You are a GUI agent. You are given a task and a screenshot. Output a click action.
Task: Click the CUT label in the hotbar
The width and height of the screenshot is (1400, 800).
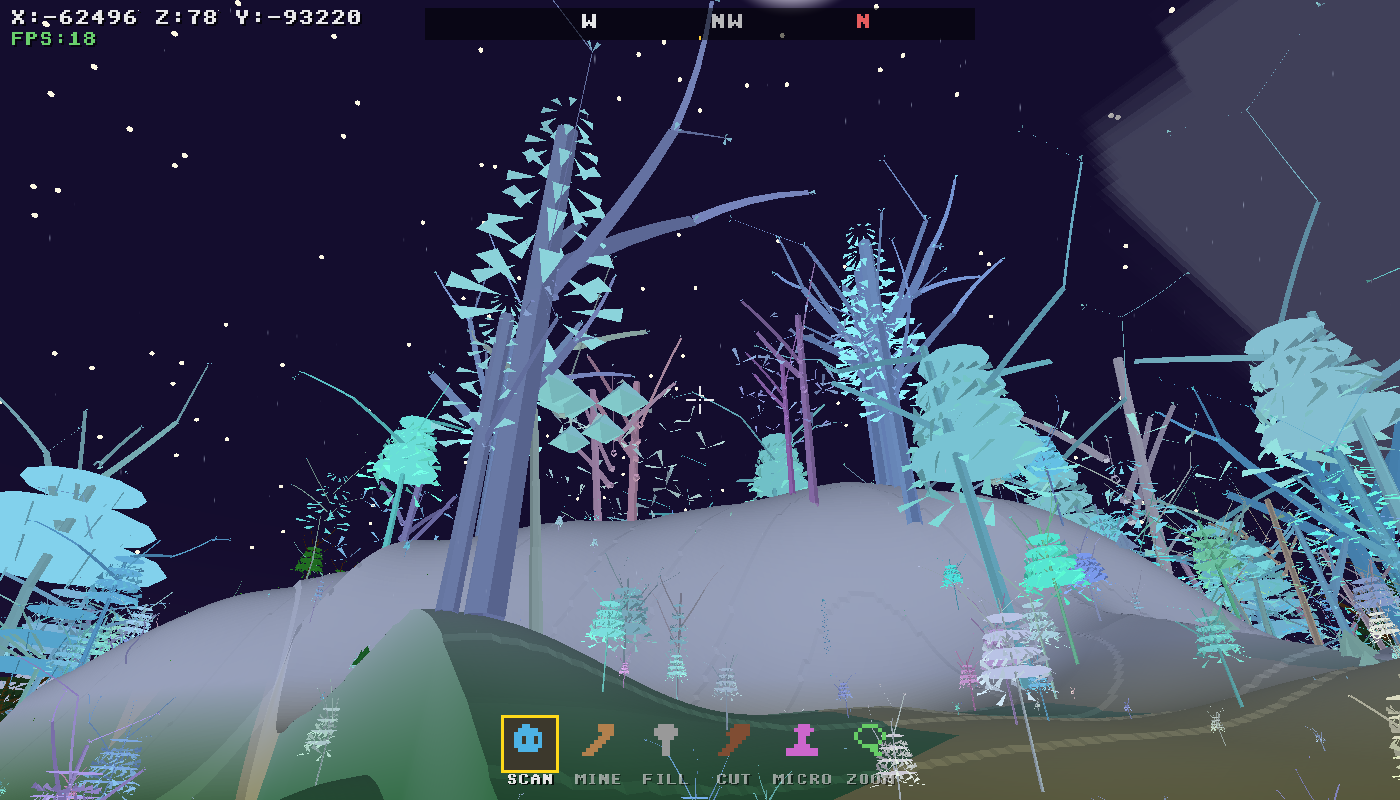tap(736, 778)
